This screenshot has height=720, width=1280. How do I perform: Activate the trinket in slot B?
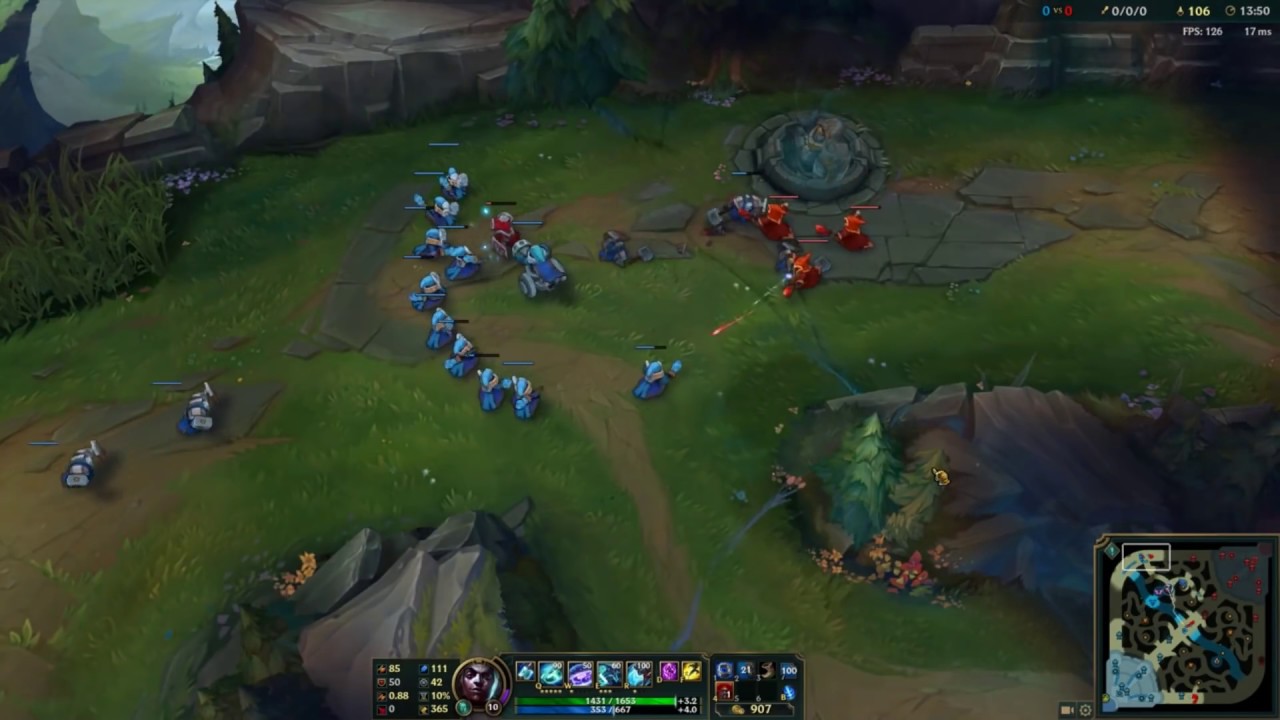(x=791, y=692)
